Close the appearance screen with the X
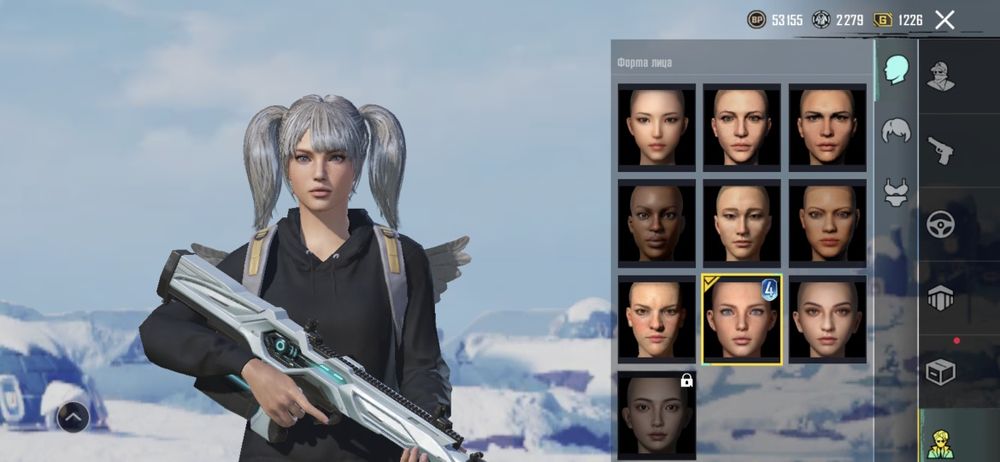The width and height of the screenshot is (1000, 462). coord(944,19)
